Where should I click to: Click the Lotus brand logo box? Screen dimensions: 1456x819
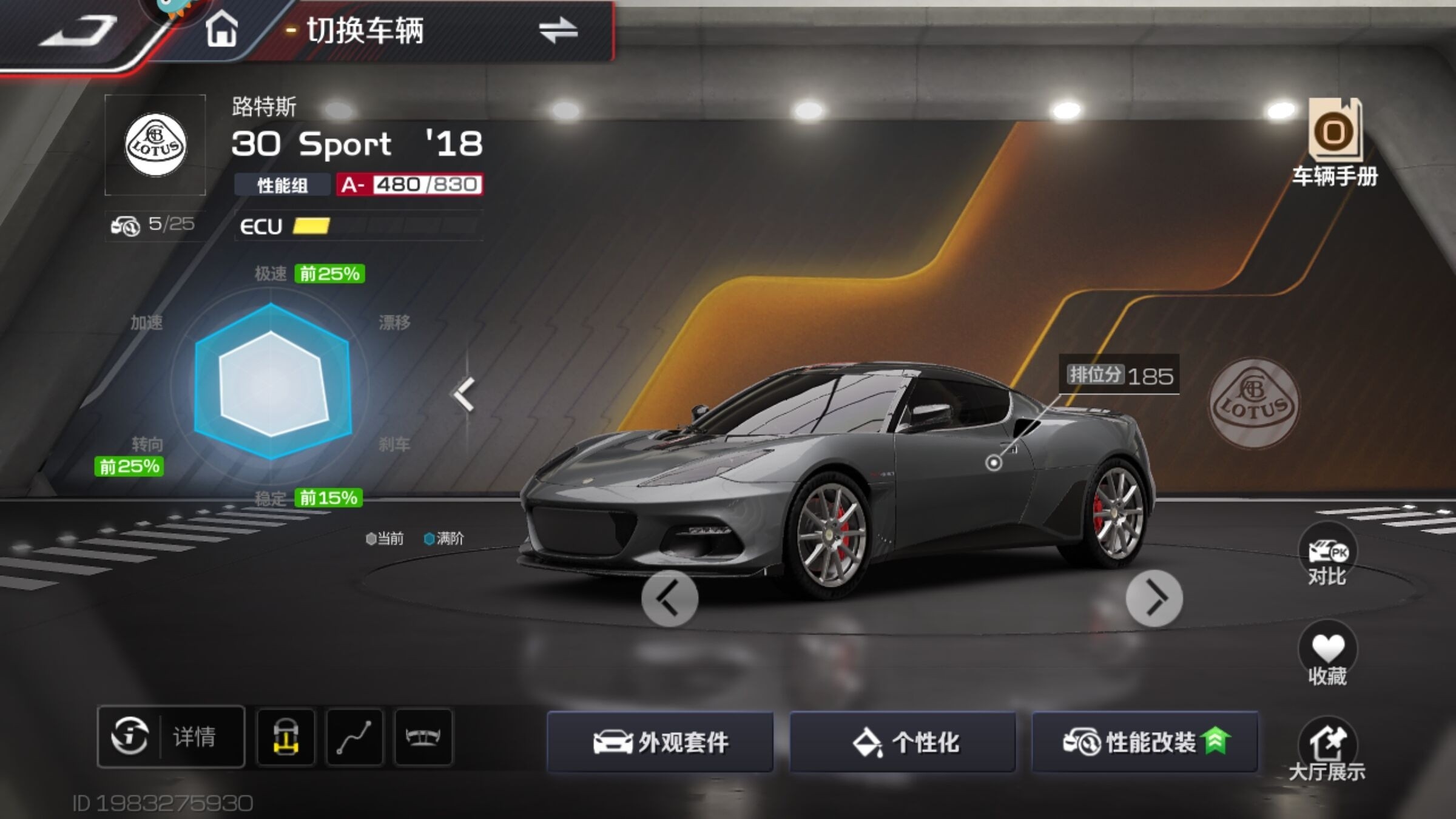click(x=155, y=144)
